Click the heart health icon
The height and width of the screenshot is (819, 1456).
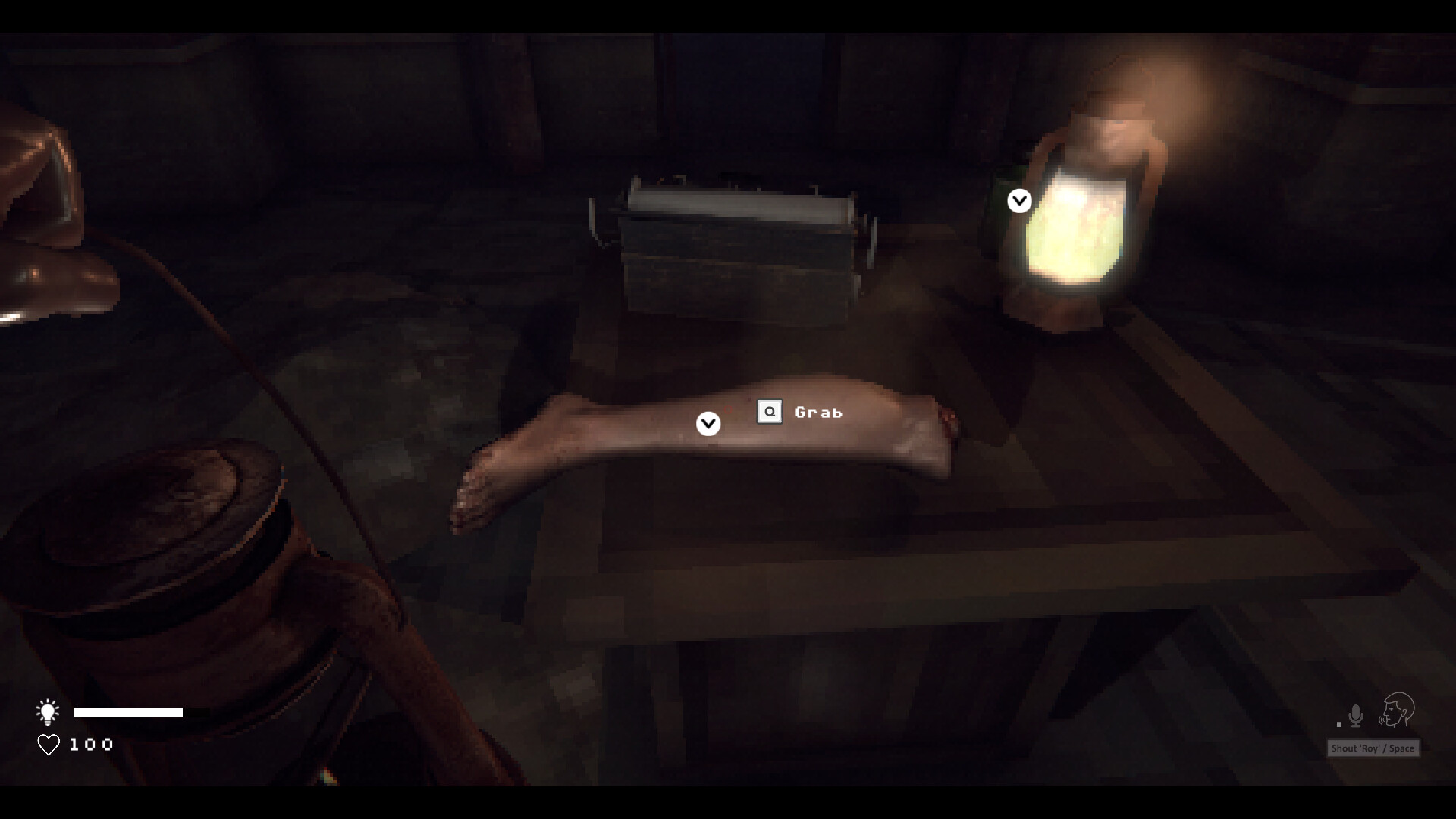[48, 744]
